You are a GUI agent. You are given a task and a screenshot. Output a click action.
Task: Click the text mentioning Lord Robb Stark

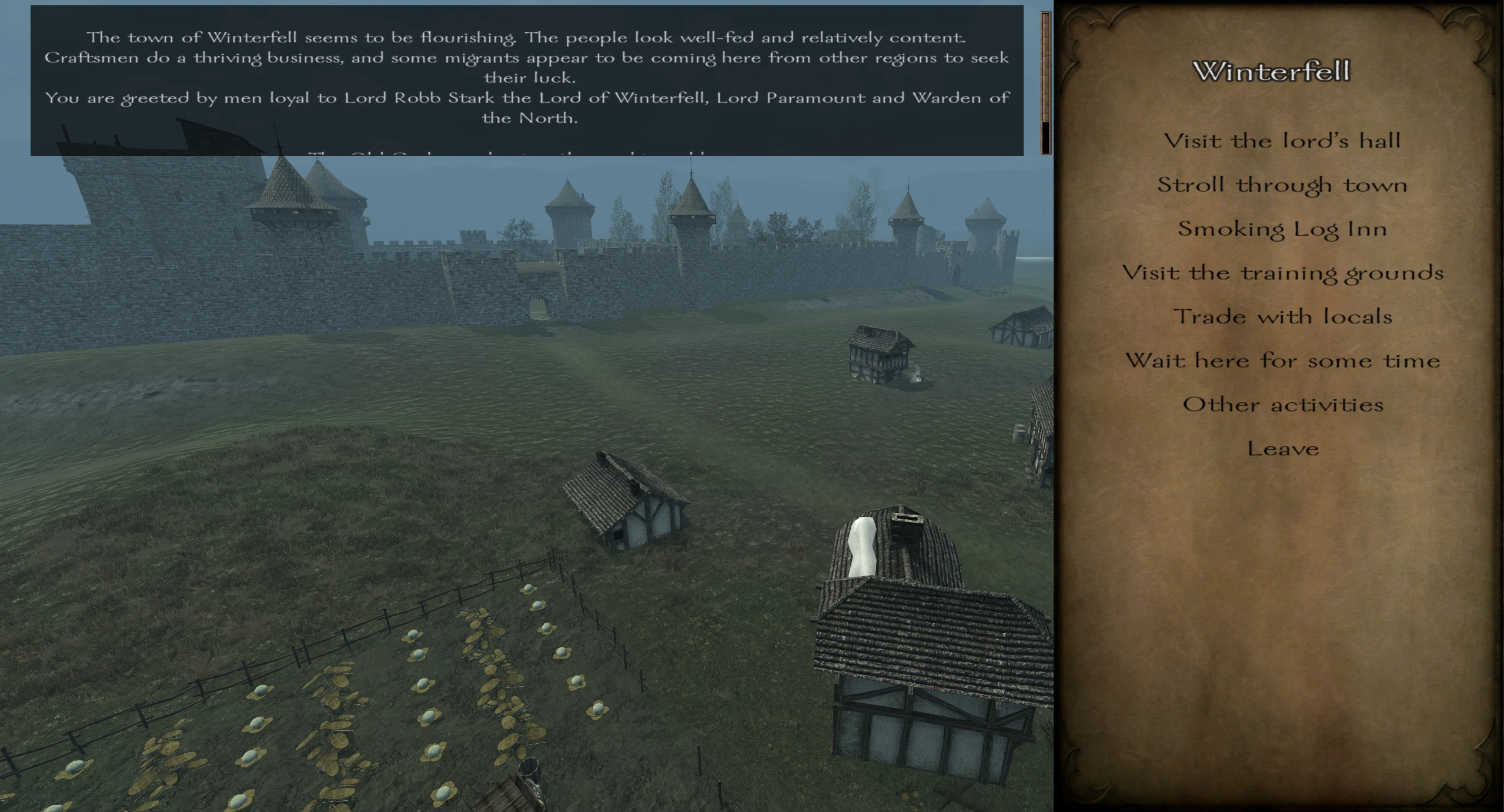pos(420,98)
